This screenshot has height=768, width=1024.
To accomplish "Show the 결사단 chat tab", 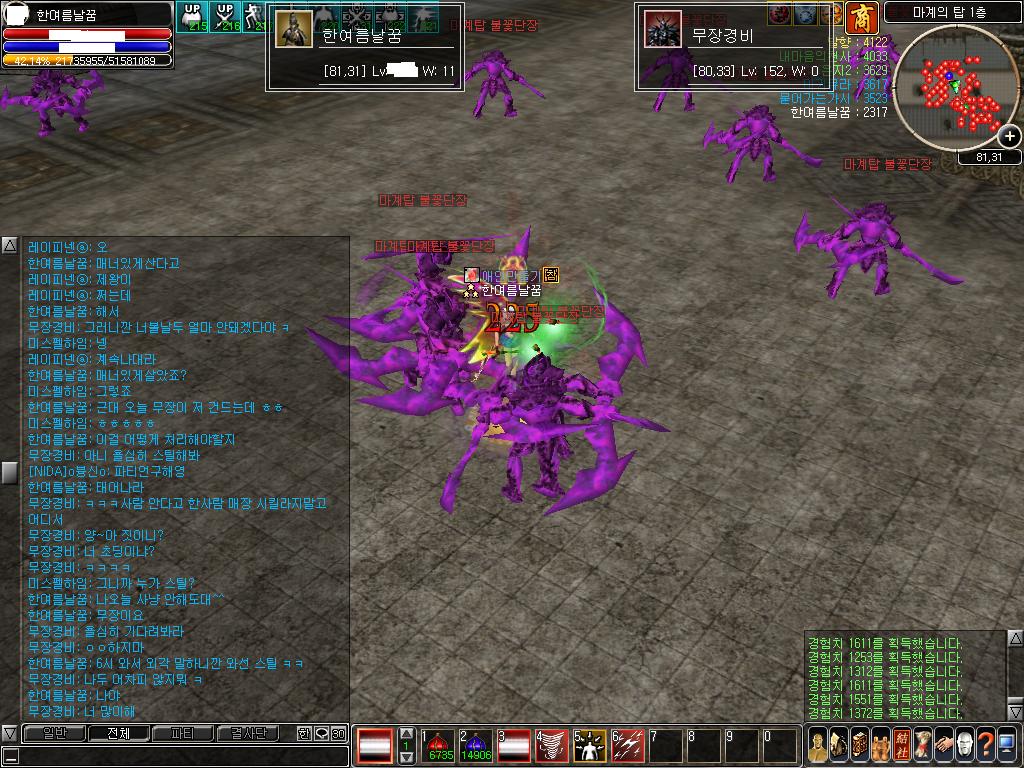I will pyautogui.click(x=247, y=733).
